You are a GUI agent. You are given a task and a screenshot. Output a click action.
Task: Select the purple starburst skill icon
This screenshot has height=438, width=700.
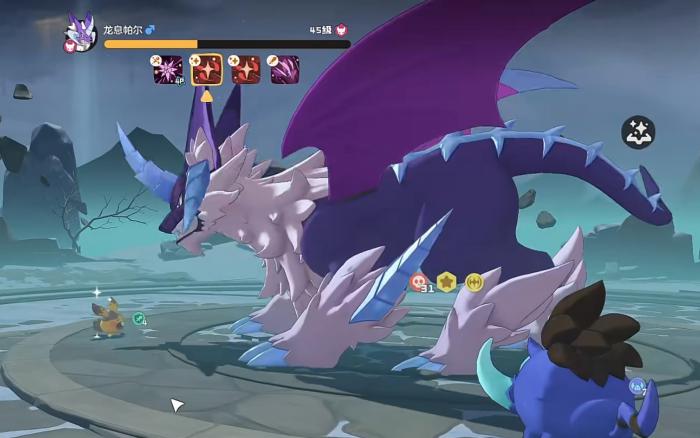(167, 69)
